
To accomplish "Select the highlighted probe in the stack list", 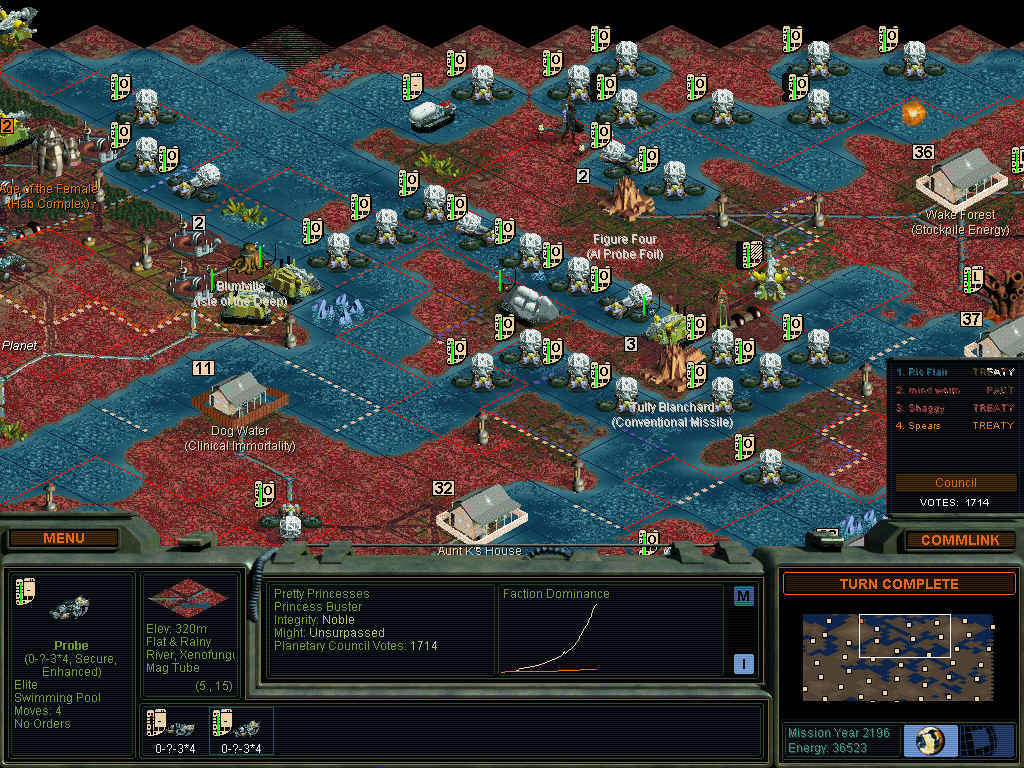I will tap(174, 730).
